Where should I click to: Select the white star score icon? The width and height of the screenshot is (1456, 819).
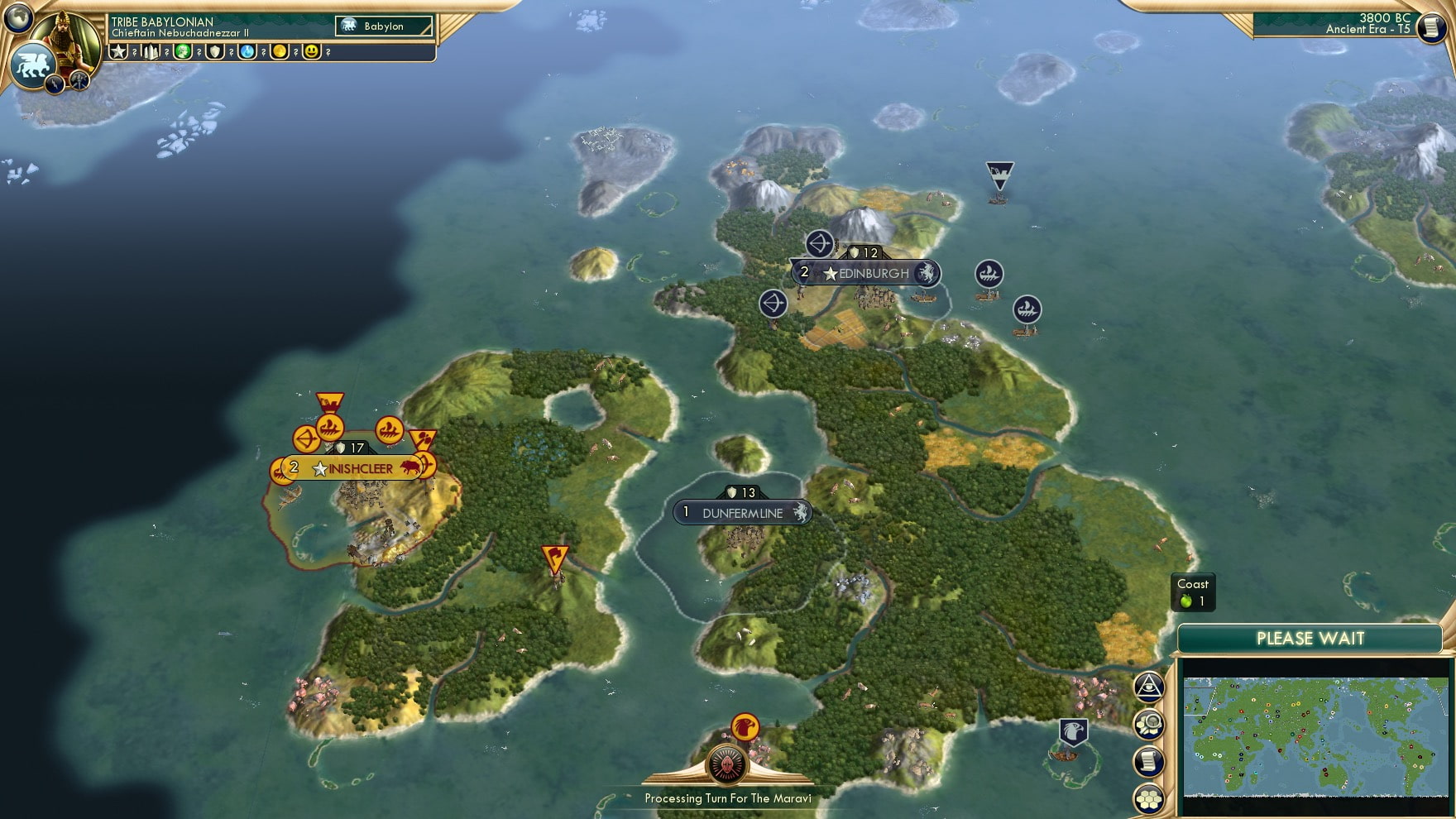tap(119, 51)
